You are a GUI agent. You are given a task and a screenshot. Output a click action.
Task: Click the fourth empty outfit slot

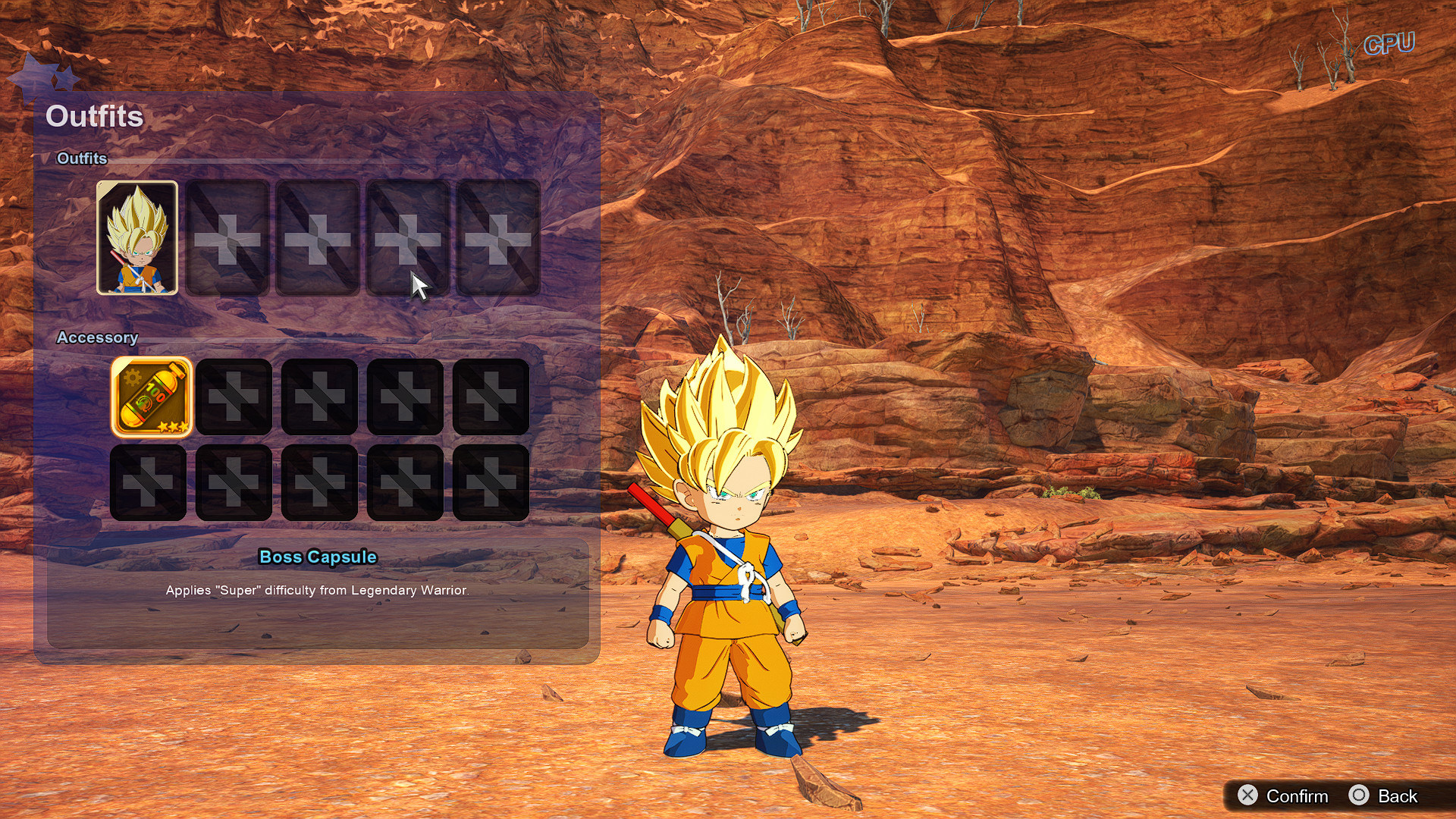pyautogui.click(x=406, y=237)
